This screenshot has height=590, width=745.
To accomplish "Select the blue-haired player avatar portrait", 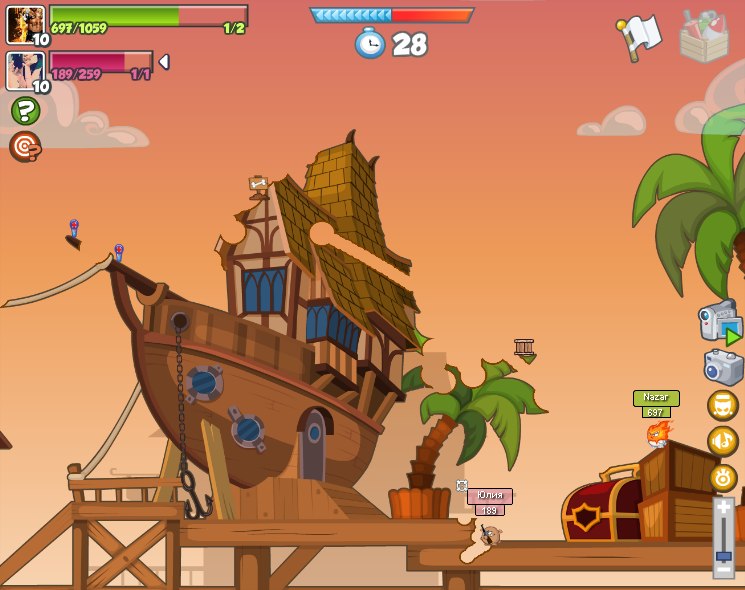I will tap(25, 71).
